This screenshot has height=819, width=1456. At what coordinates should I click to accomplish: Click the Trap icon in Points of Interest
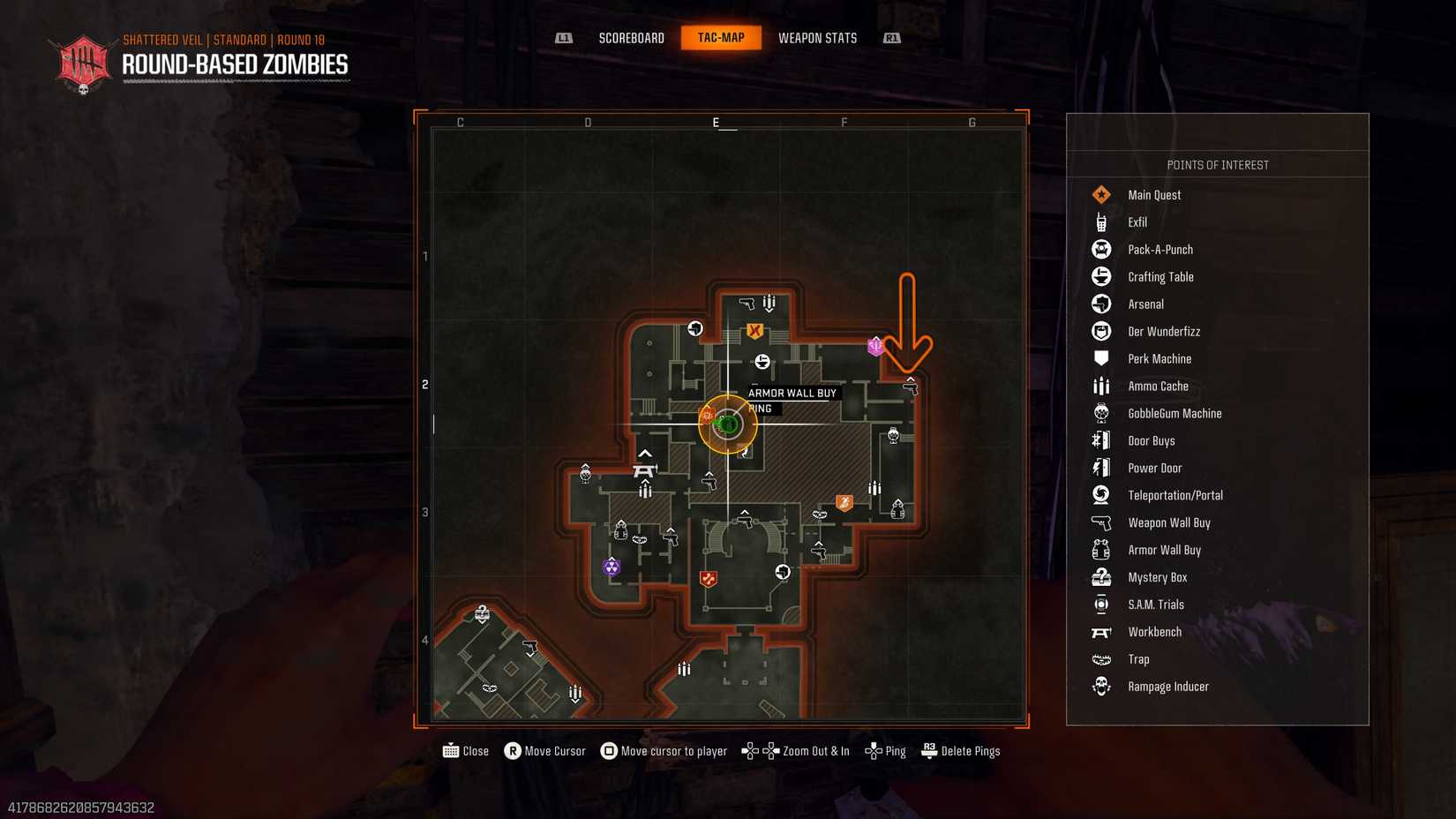pyautogui.click(x=1100, y=658)
